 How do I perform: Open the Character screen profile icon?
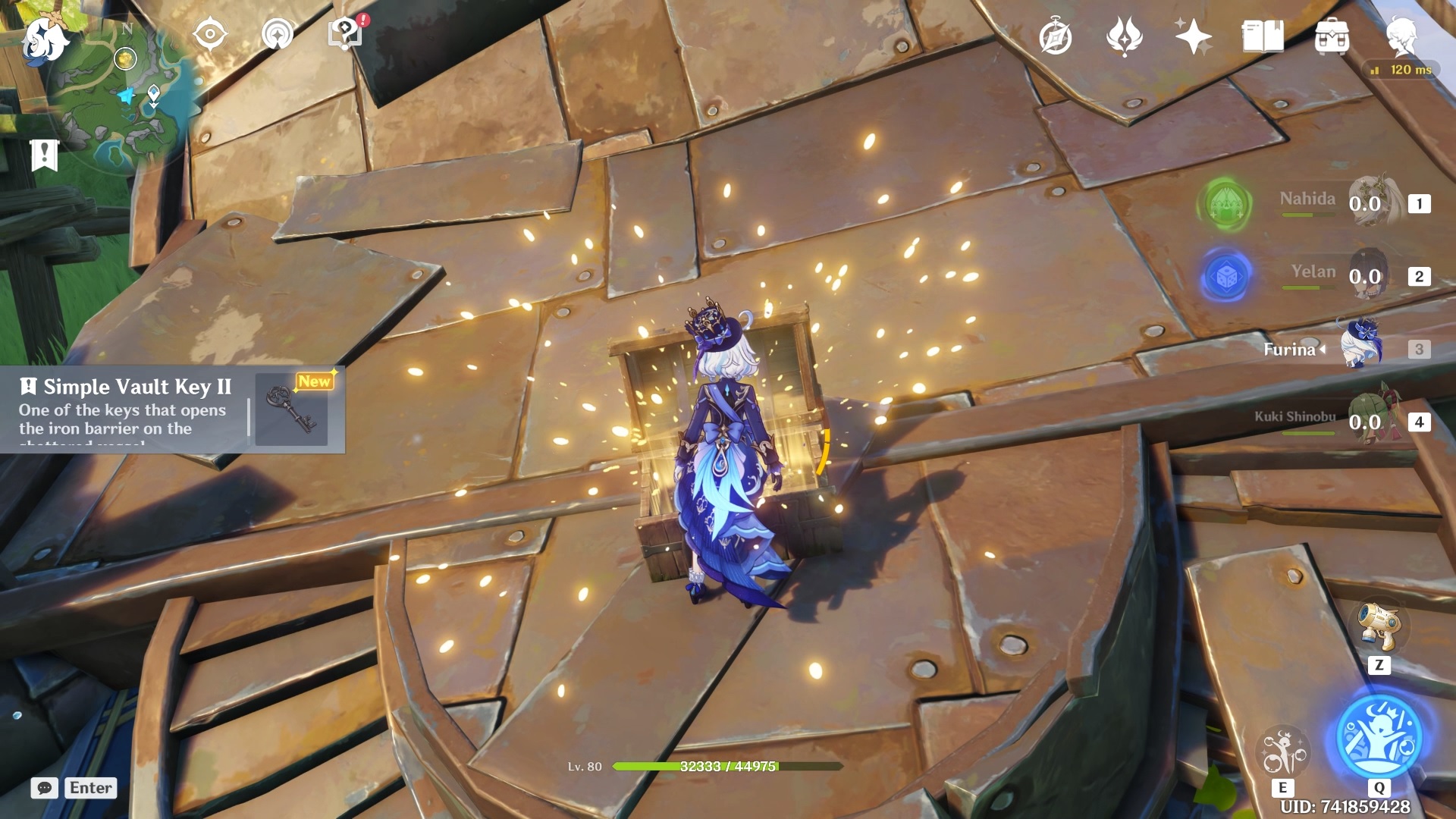point(1401,37)
